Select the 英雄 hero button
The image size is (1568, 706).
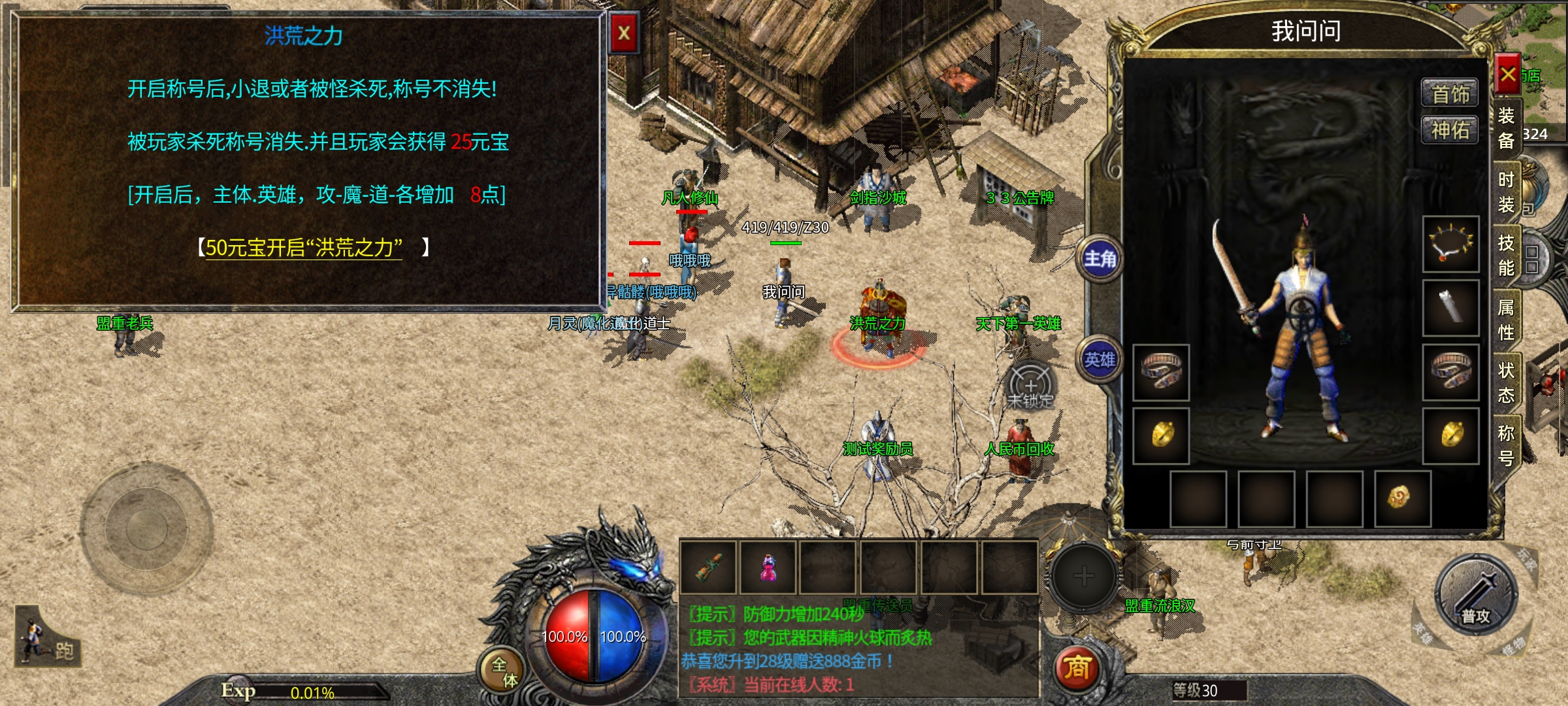(1100, 360)
